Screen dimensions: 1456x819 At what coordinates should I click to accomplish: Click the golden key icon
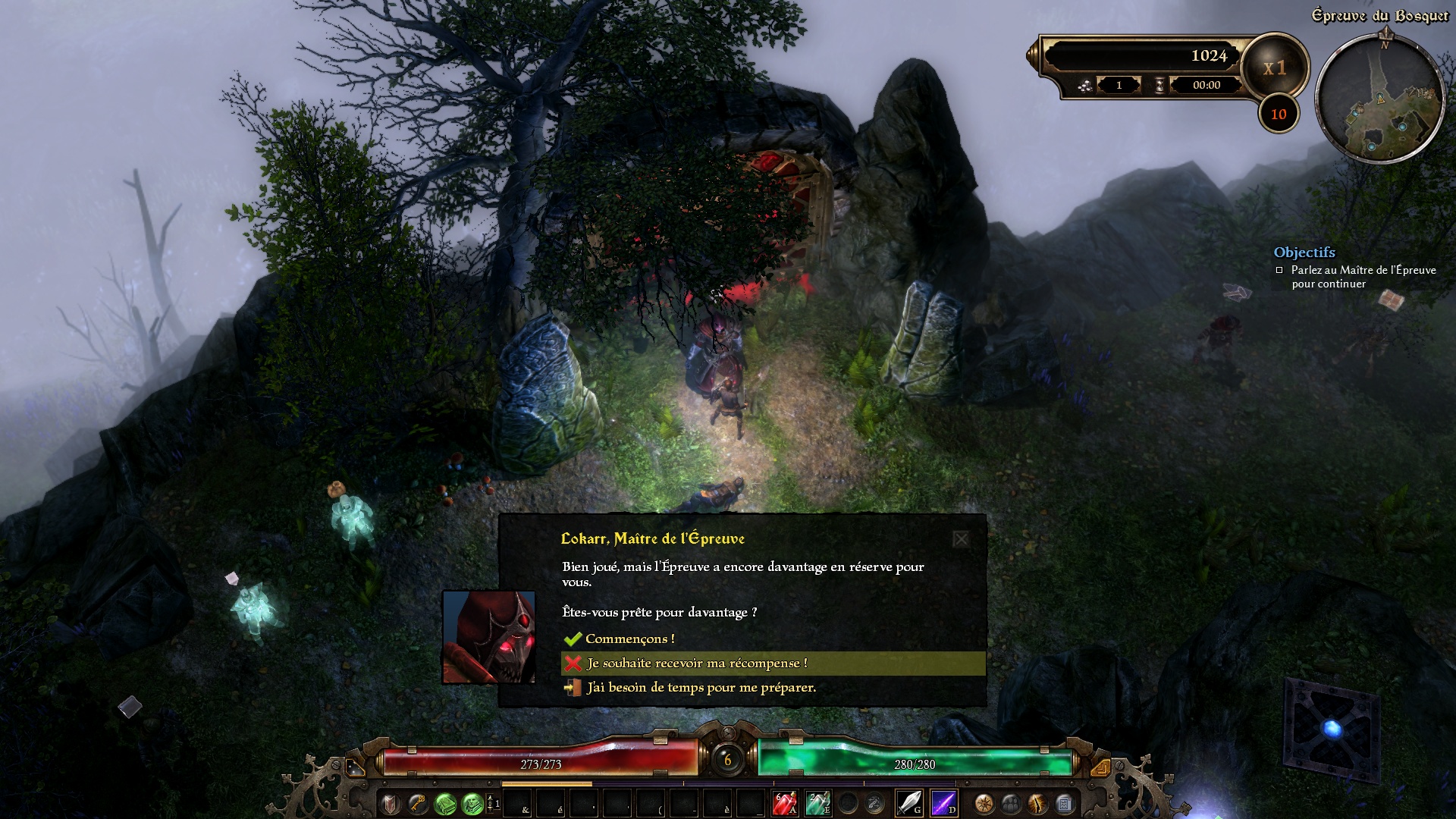(x=418, y=802)
